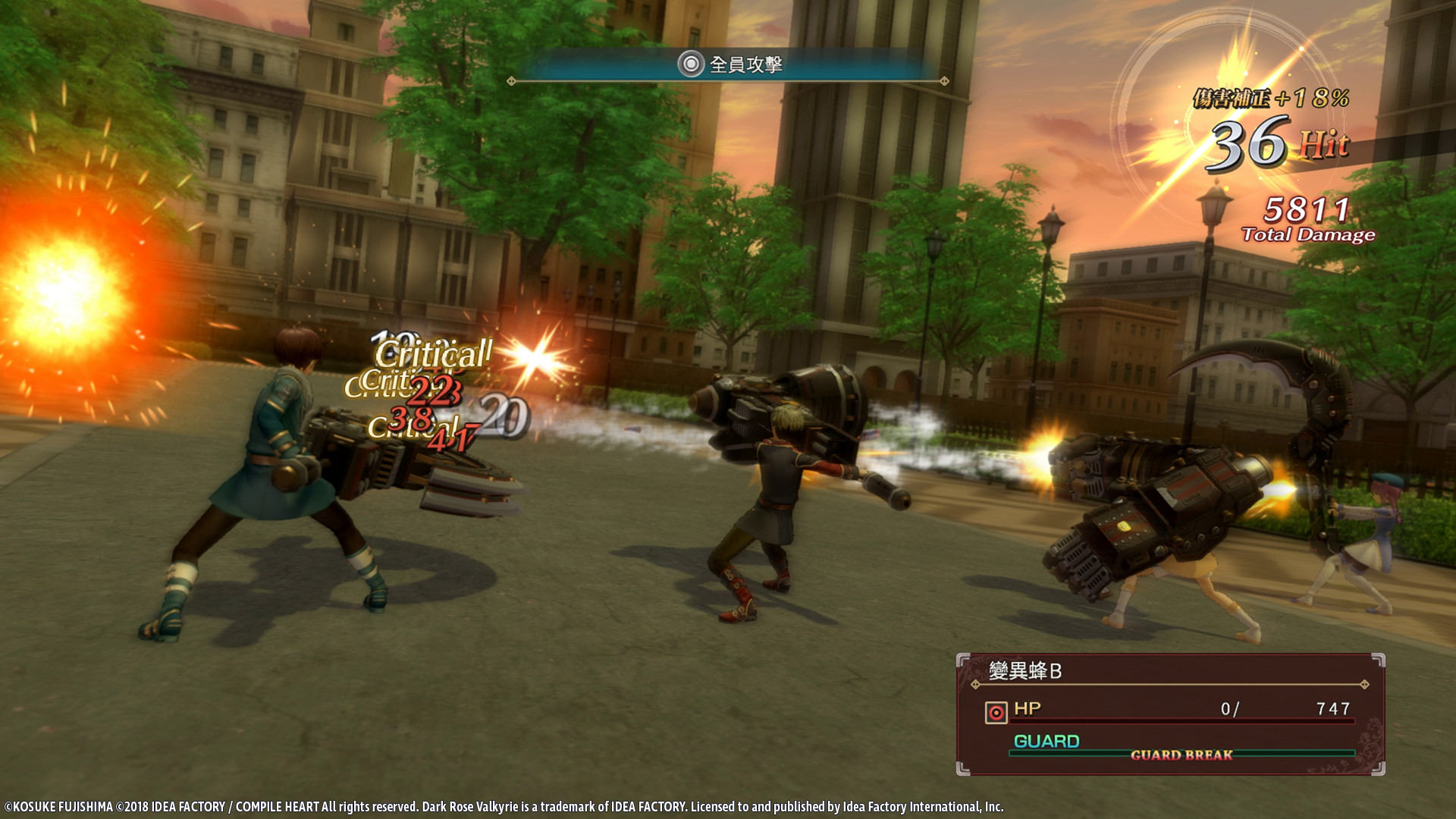Expand the 全員攻擊 command banner
This screenshot has height=819, width=1456.
click(728, 68)
